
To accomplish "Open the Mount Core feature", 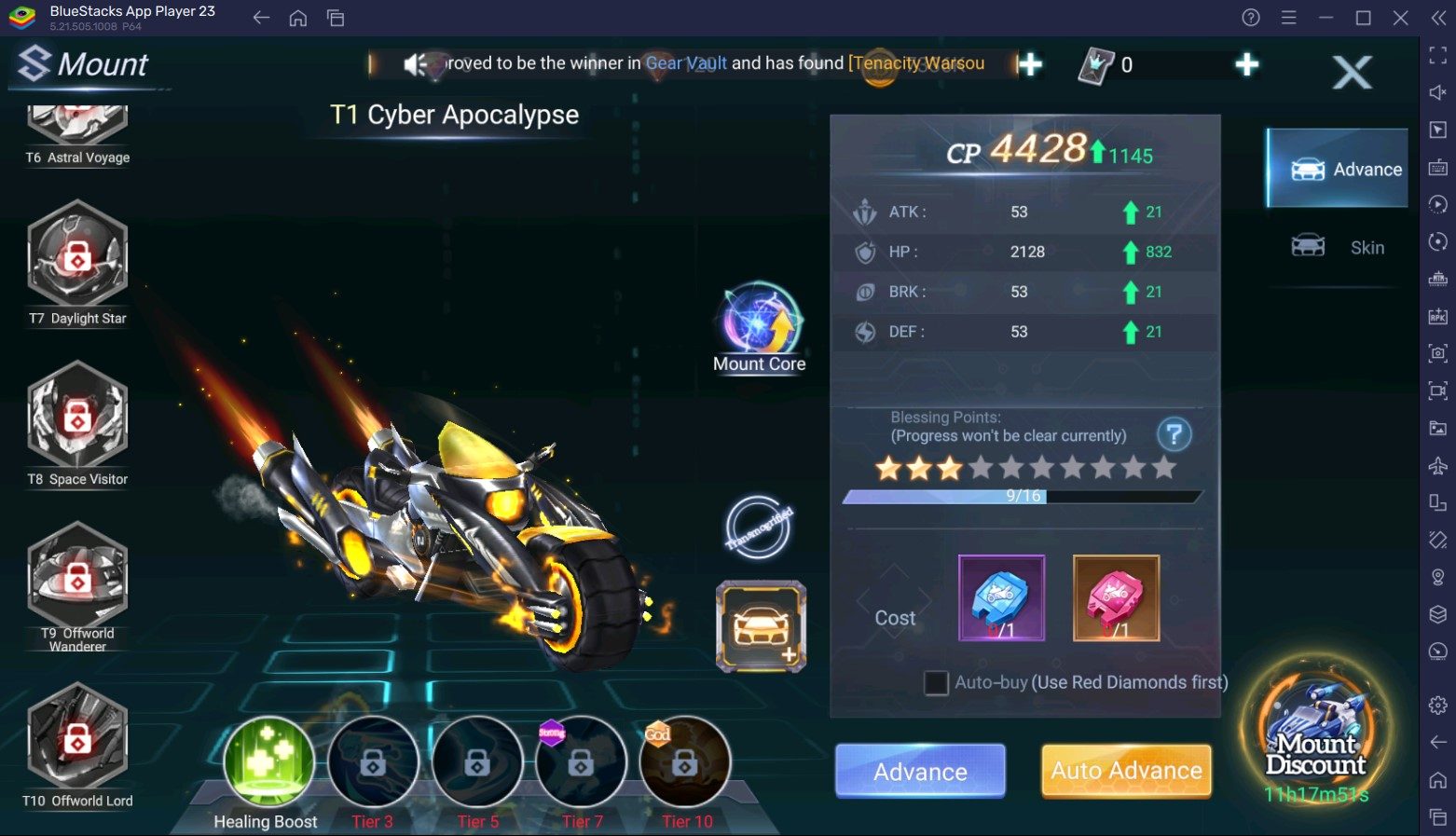I will pos(760,323).
